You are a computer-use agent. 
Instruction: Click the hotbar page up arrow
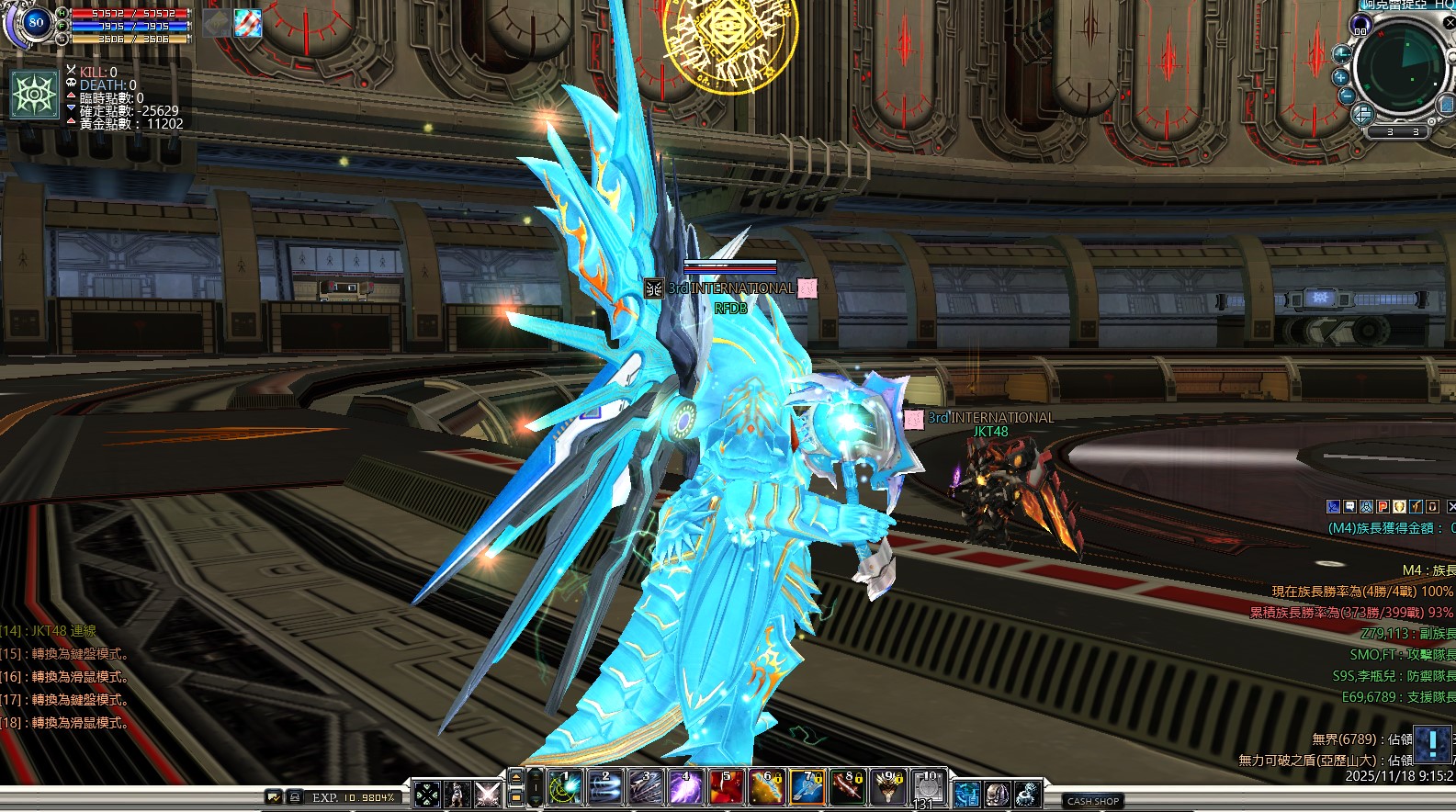516,777
